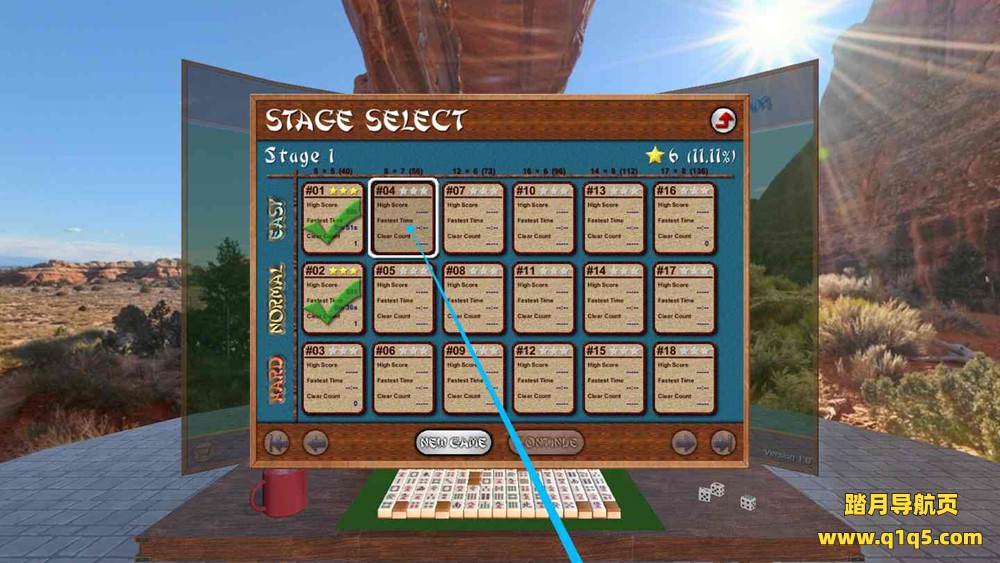The height and width of the screenshot is (563, 1000).
Task: Select stage #11 tile
Action: click(544, 298)
